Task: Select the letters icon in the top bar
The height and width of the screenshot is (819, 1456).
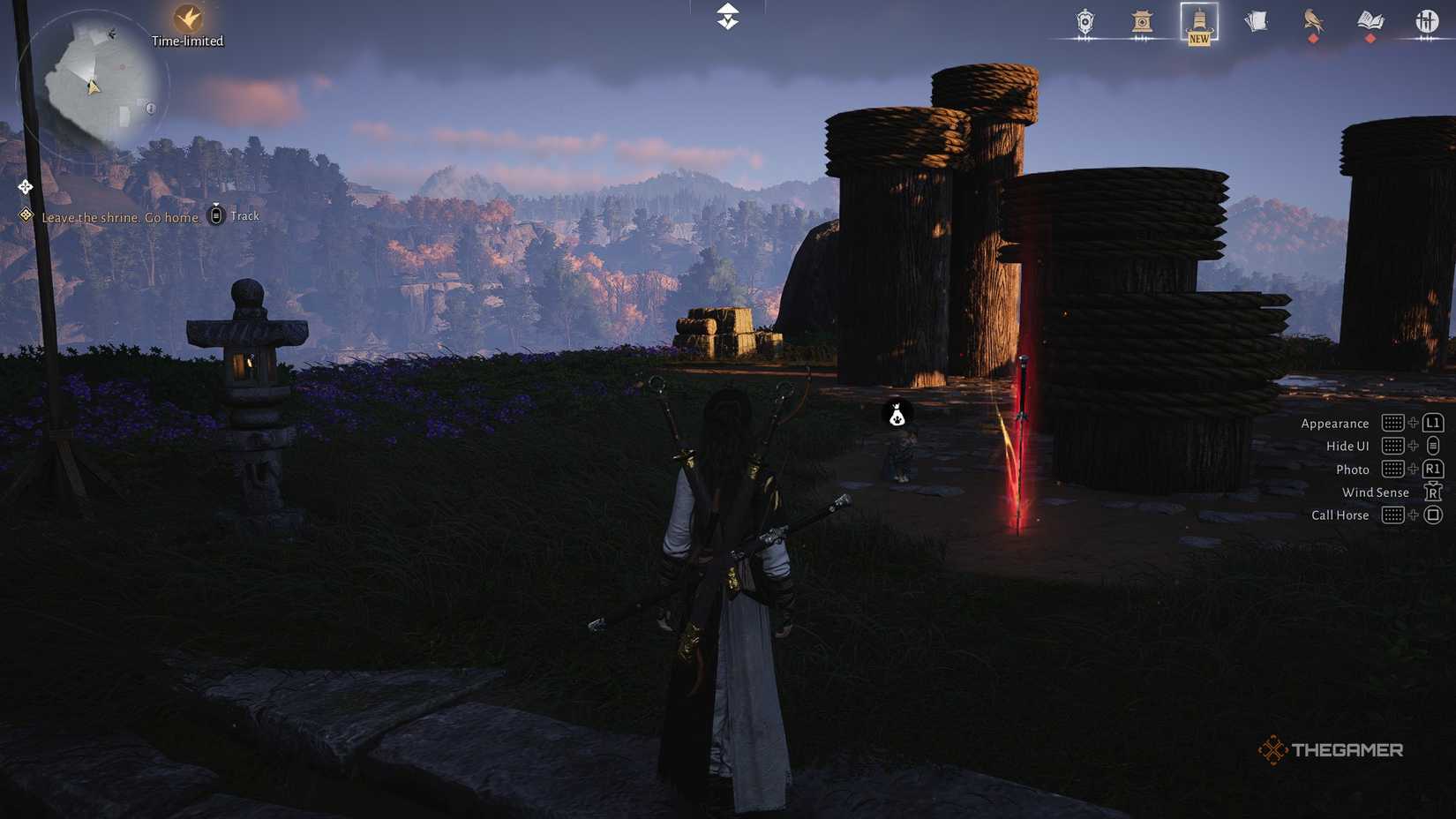Action: [x=1256, y=22]
